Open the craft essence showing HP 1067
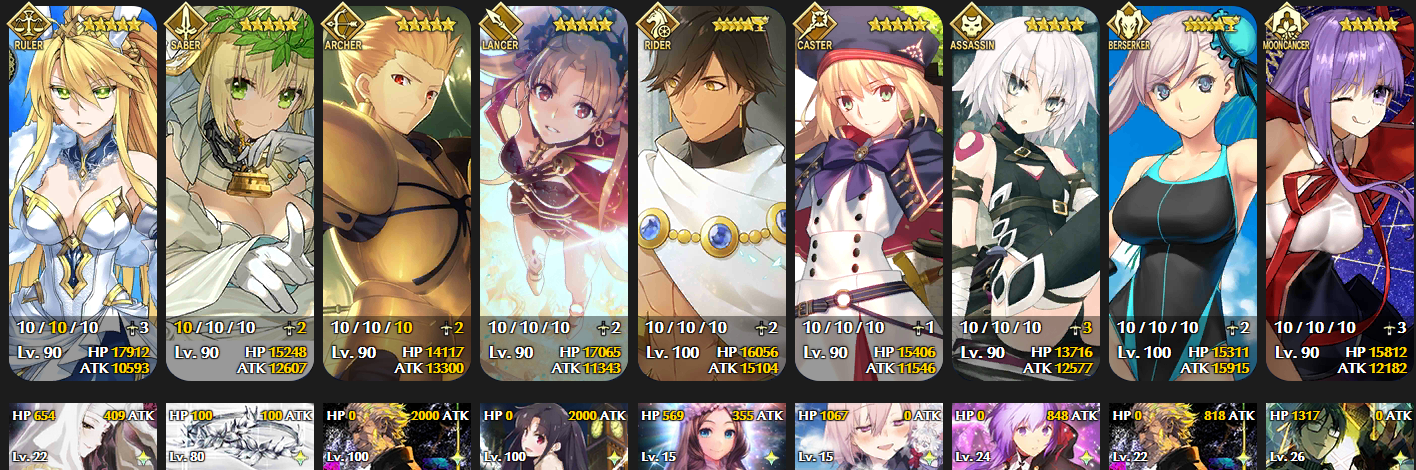 click(868, 437)
